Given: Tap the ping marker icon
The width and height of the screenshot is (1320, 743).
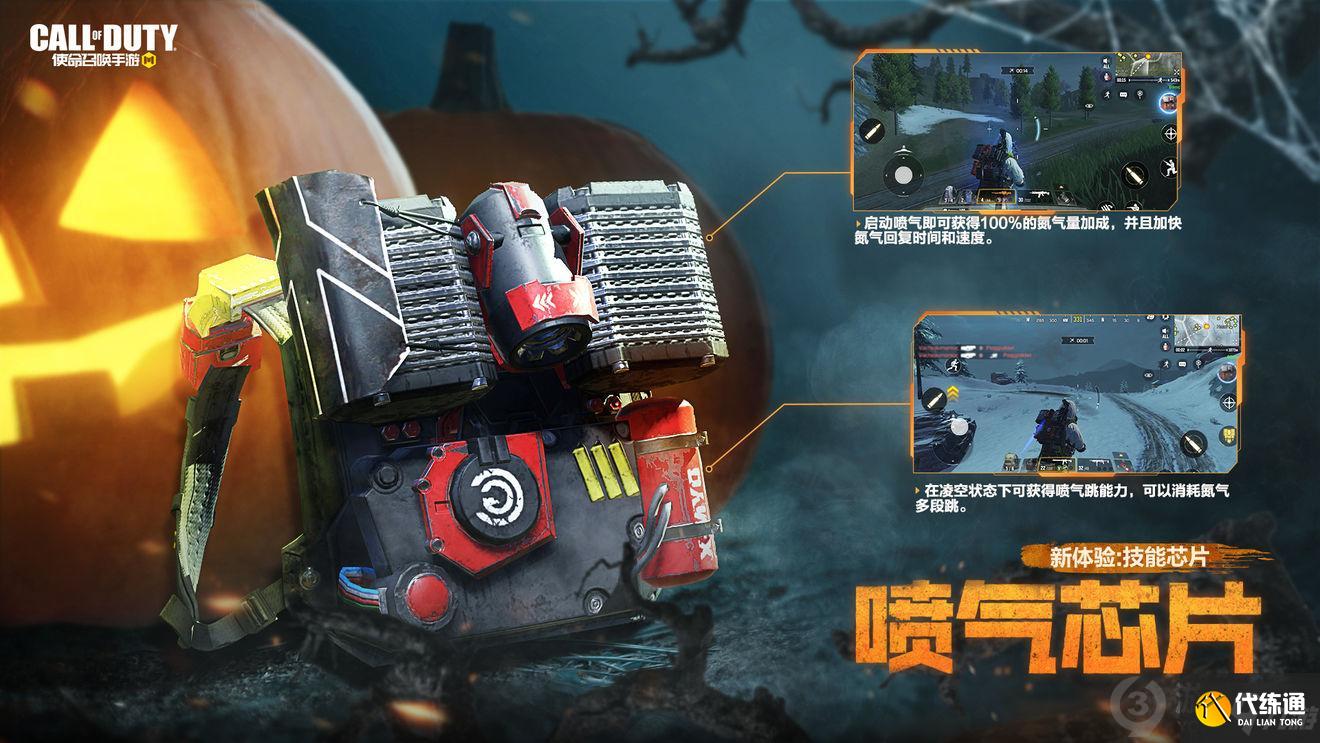Looking at the screenshot, I should (x=1139, y=94).
